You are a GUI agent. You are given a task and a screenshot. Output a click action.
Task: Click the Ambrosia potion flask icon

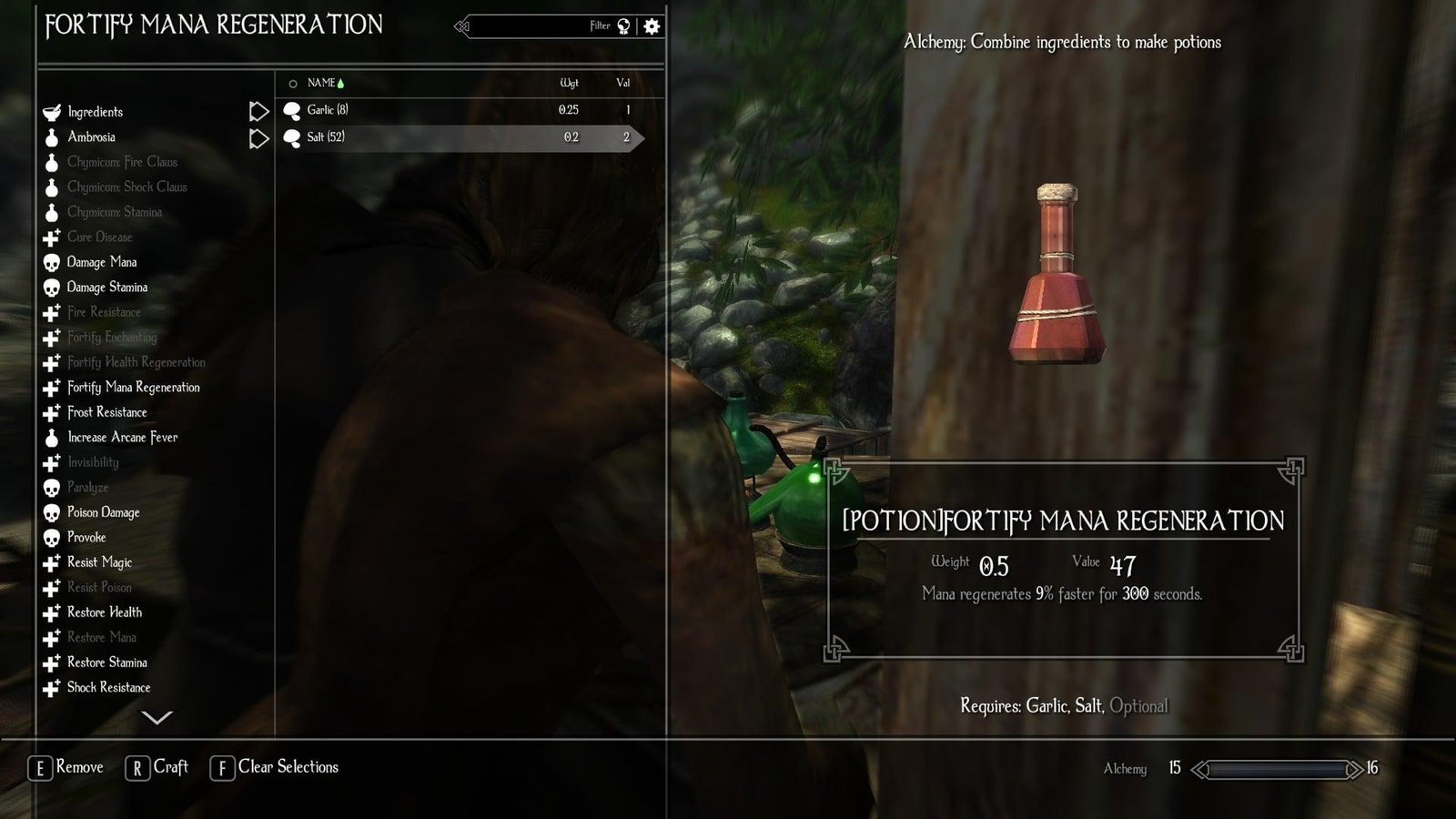point(51,136)
